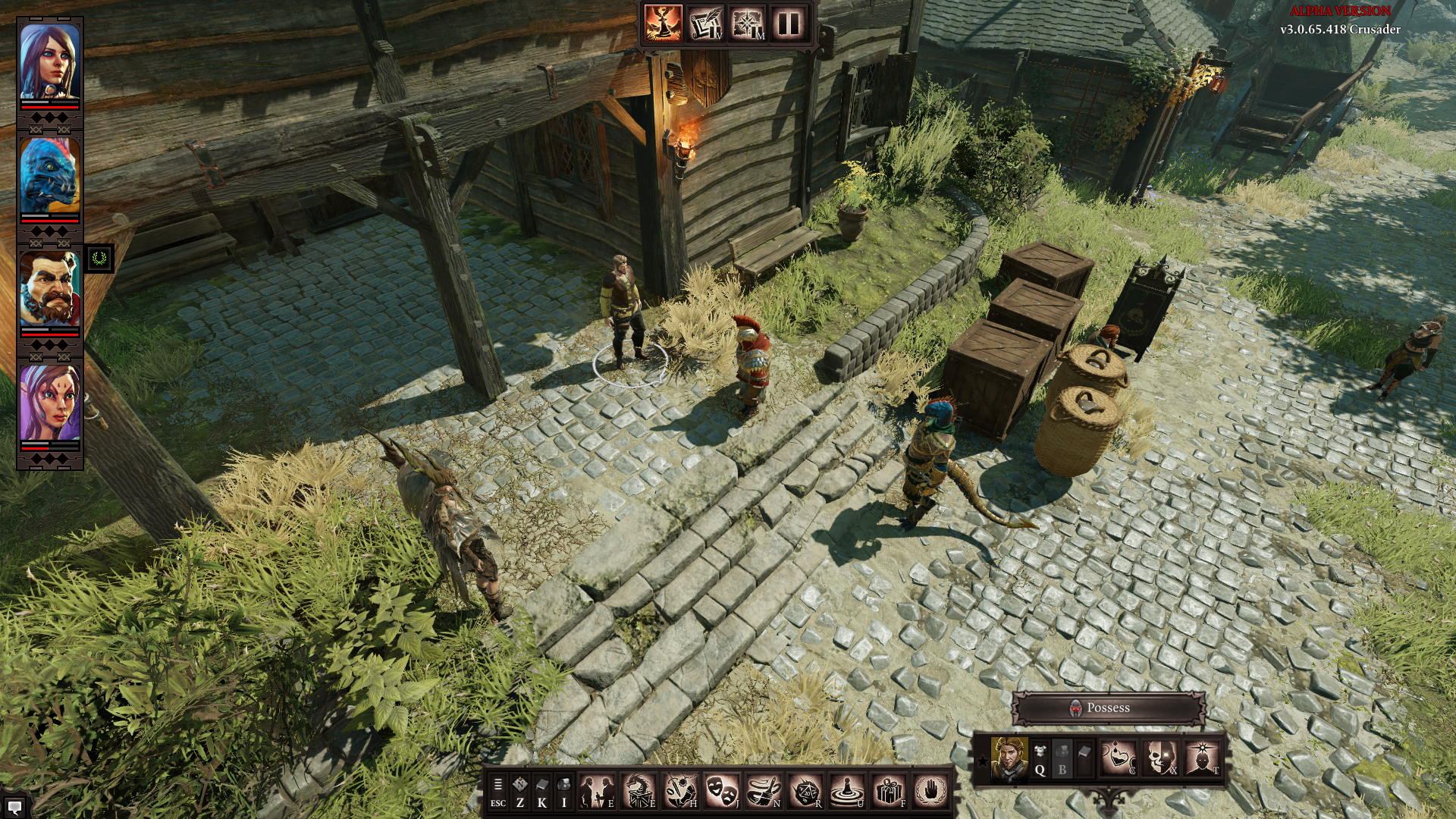Open the gift box reward tool
This screenshot has height=819, width=1456.
(888, 792)
